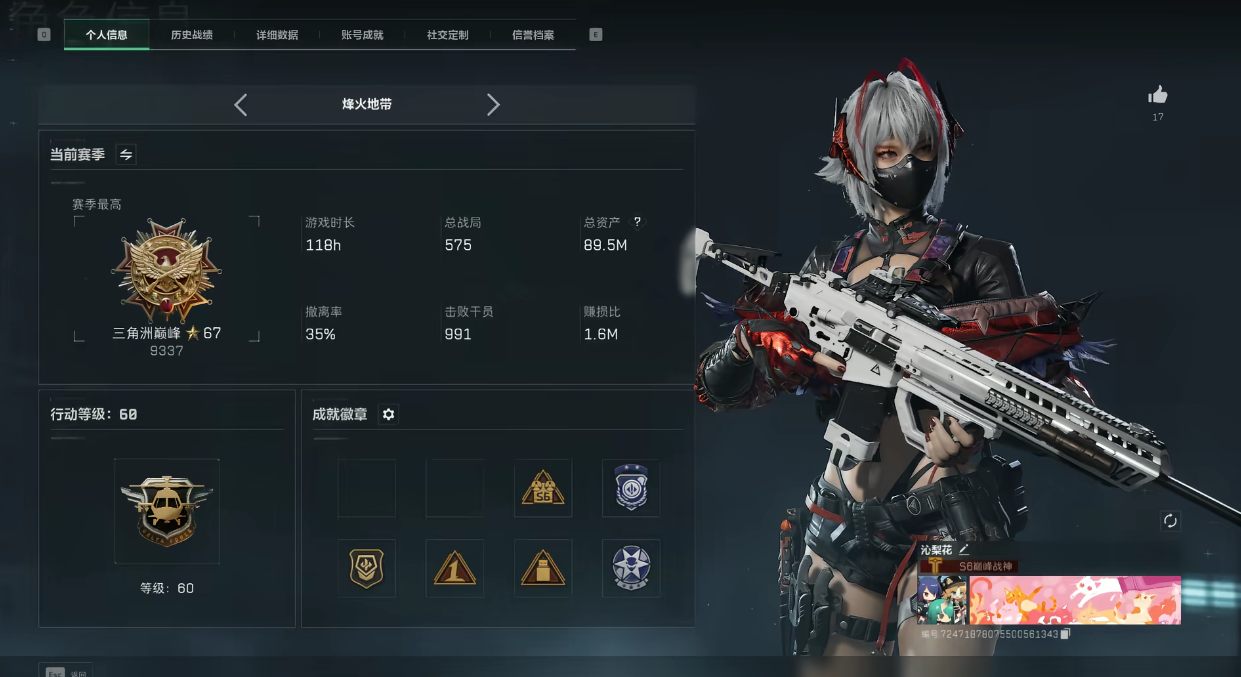Go to the 社交定制 tab
This screenshot has height=677, width=1241.
[447, 35]
